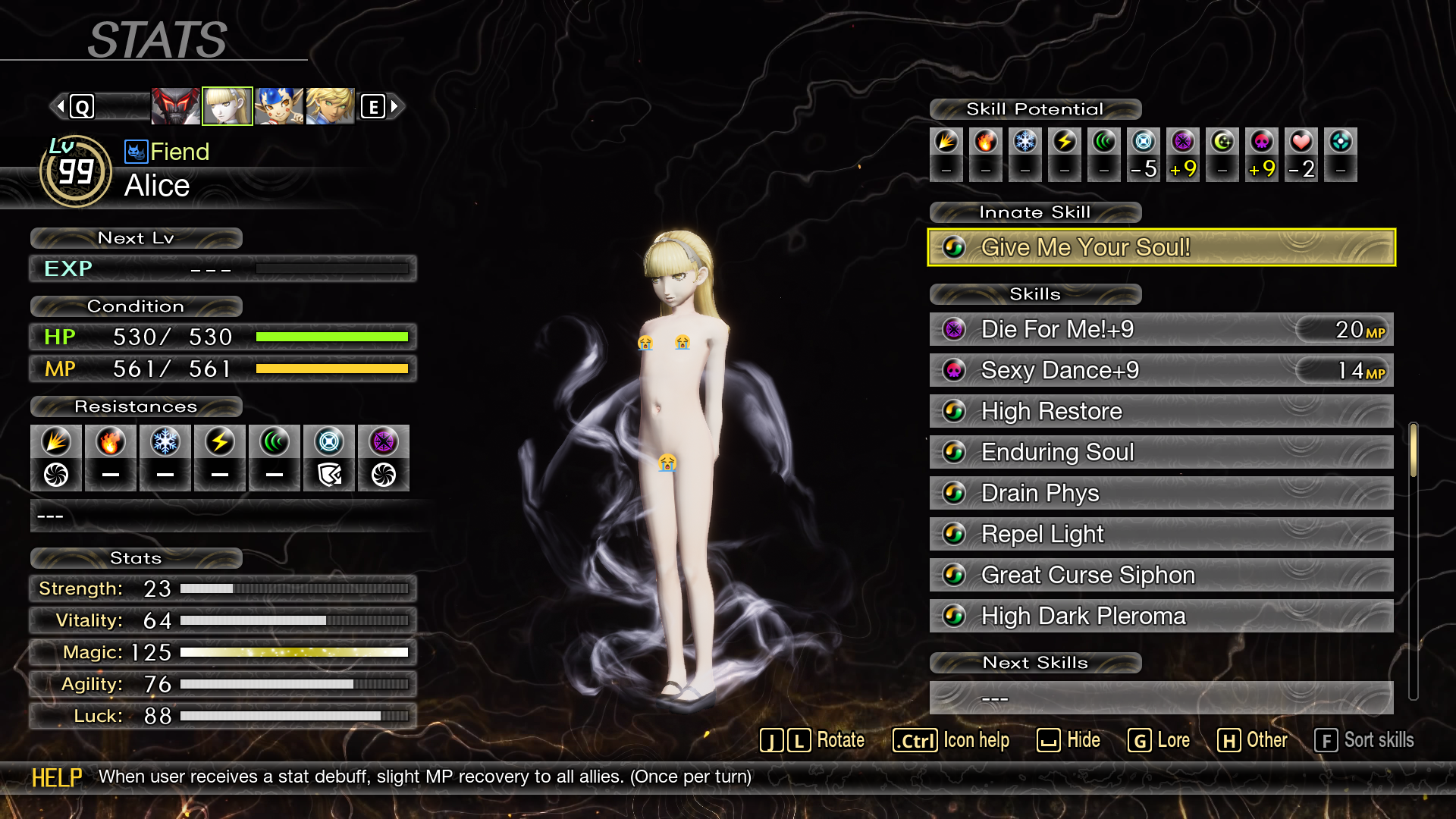This screenshot has width=1456, height=819.
Task: Click the skill list scrollbar
Action: 1413,450
